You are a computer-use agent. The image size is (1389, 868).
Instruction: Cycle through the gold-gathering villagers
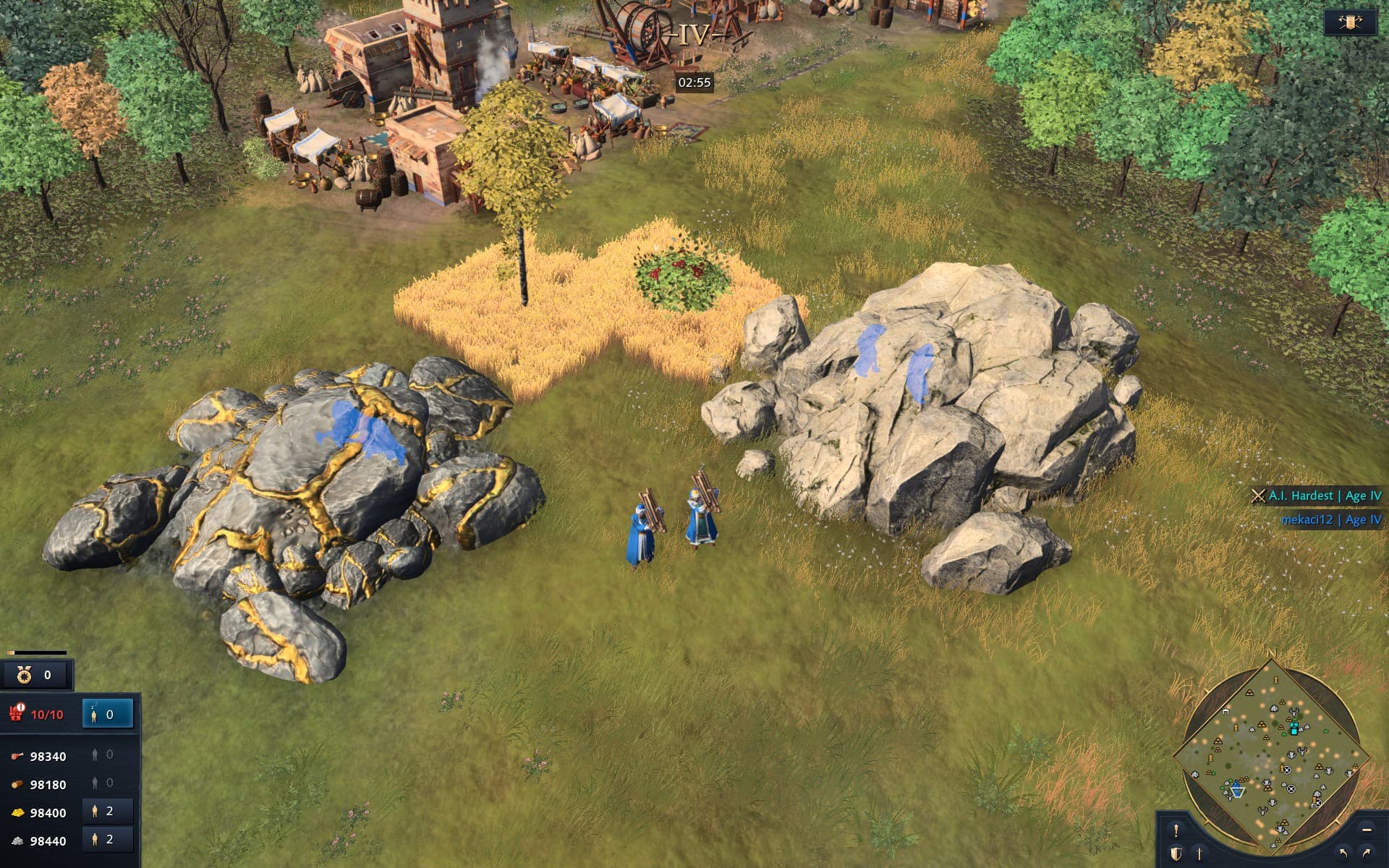pos(107,812)
